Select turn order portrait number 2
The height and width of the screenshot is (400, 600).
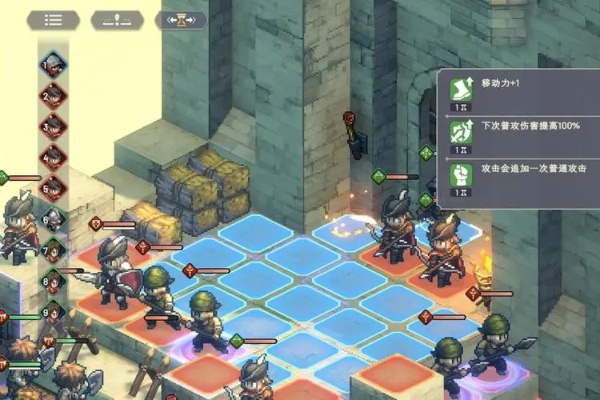(53, 96)
